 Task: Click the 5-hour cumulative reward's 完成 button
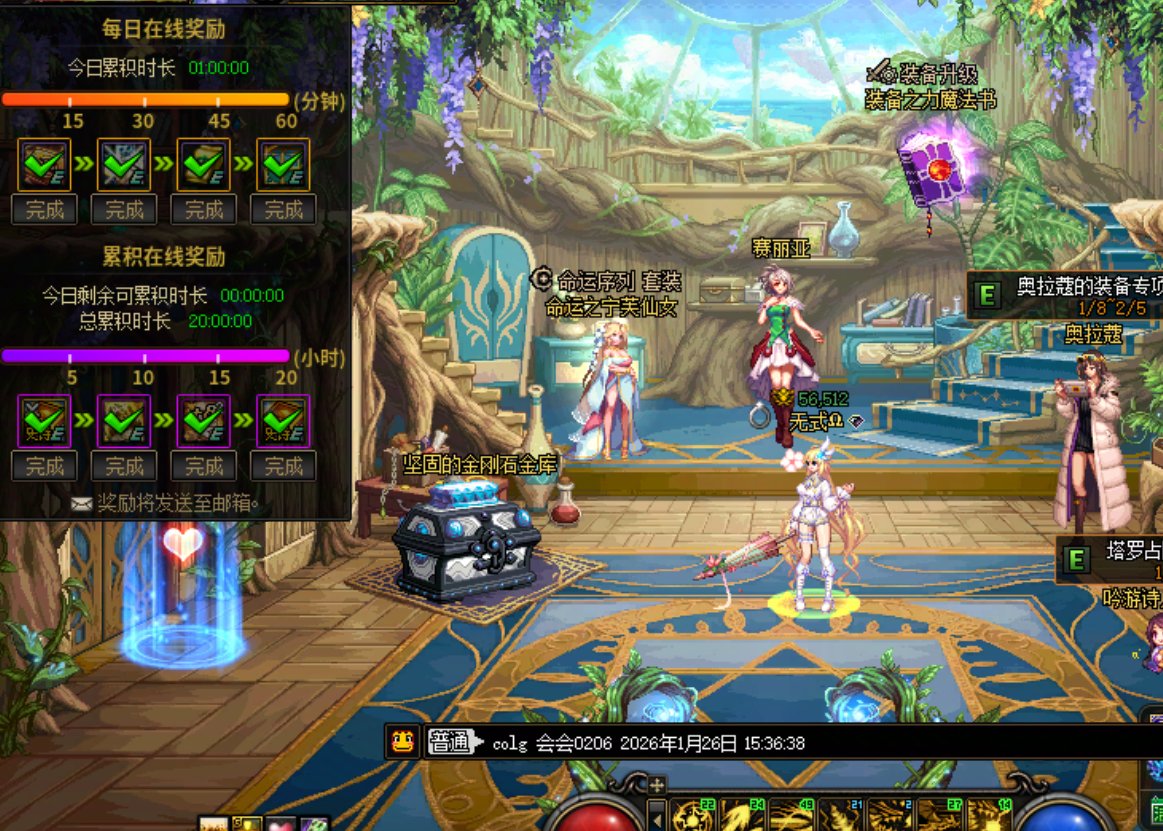(x=44, y=465)
